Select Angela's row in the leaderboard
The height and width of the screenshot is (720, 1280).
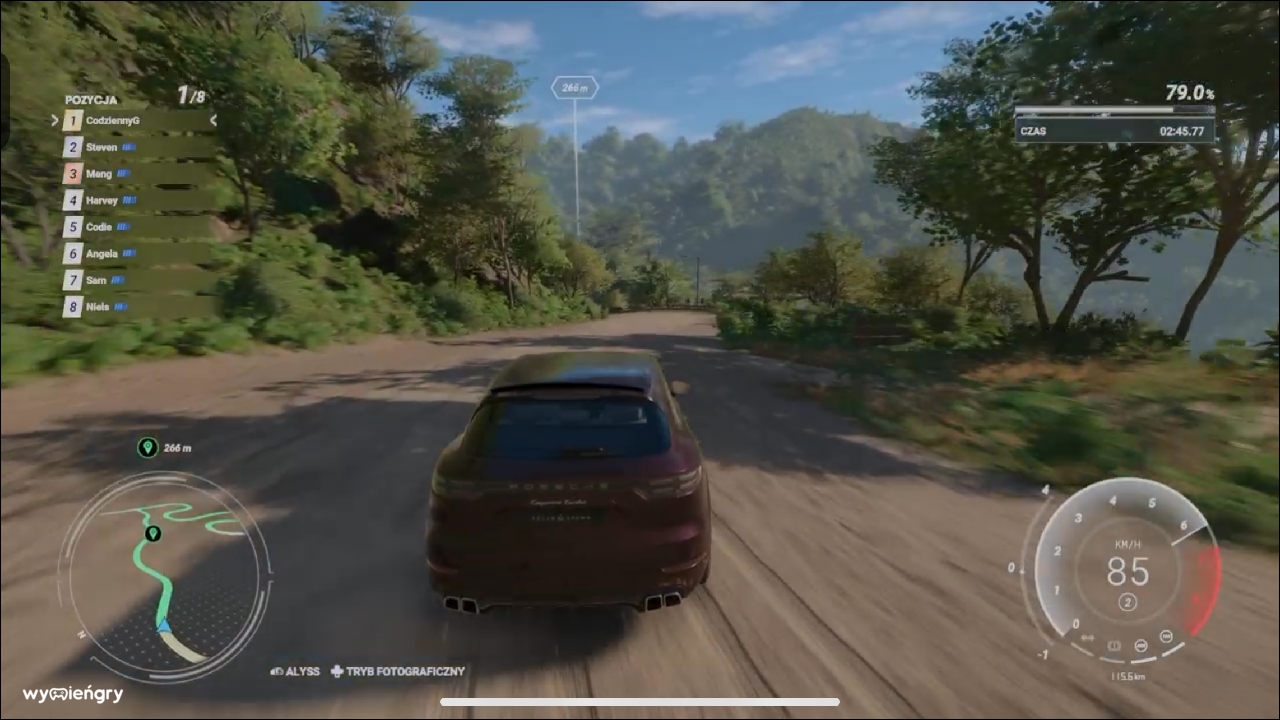coord(135,254)
